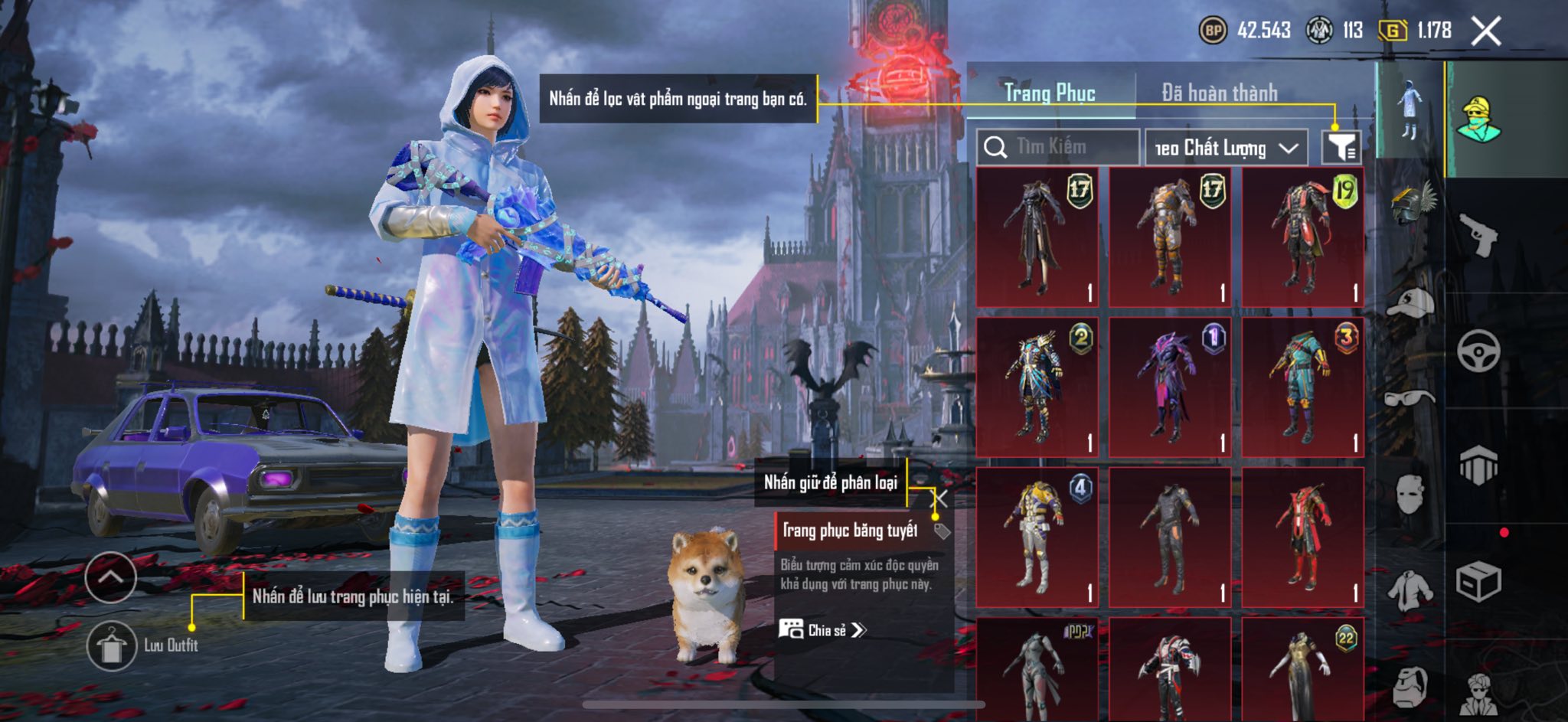Close the inventory screen
The image size is (1568, 722).
1485,31
